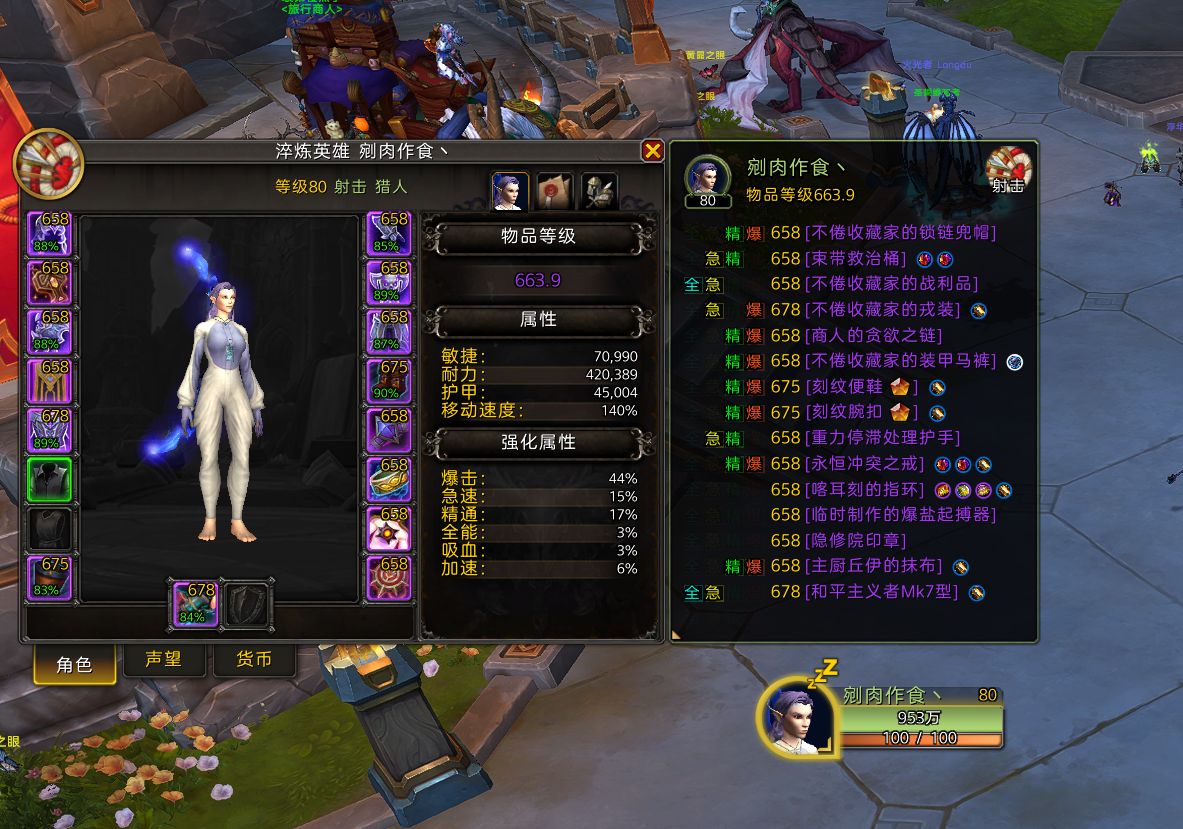This screenshot has height=829, width=1183.
Task: Select the green-bordered shirt equipment slot
Action: 49,480
